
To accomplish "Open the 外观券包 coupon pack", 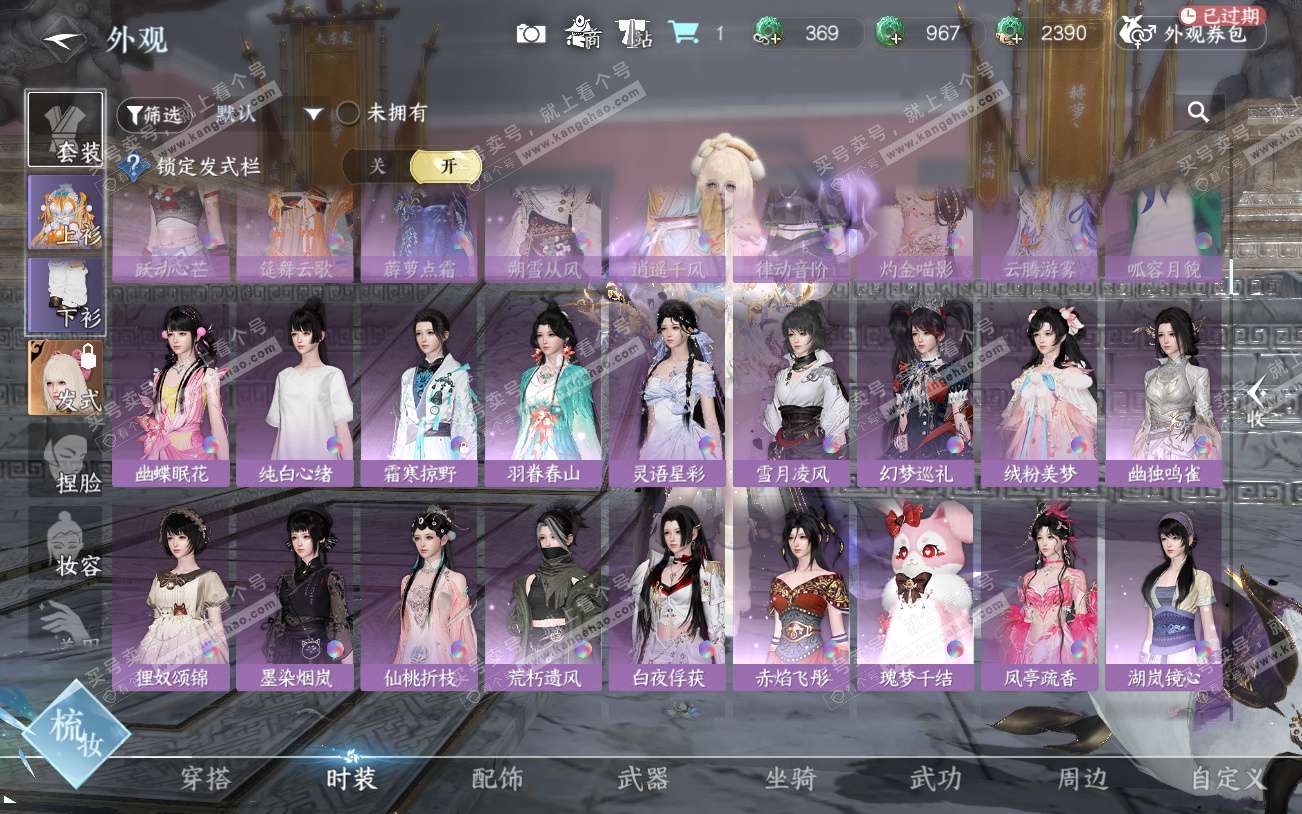I will coord(1192,34).
